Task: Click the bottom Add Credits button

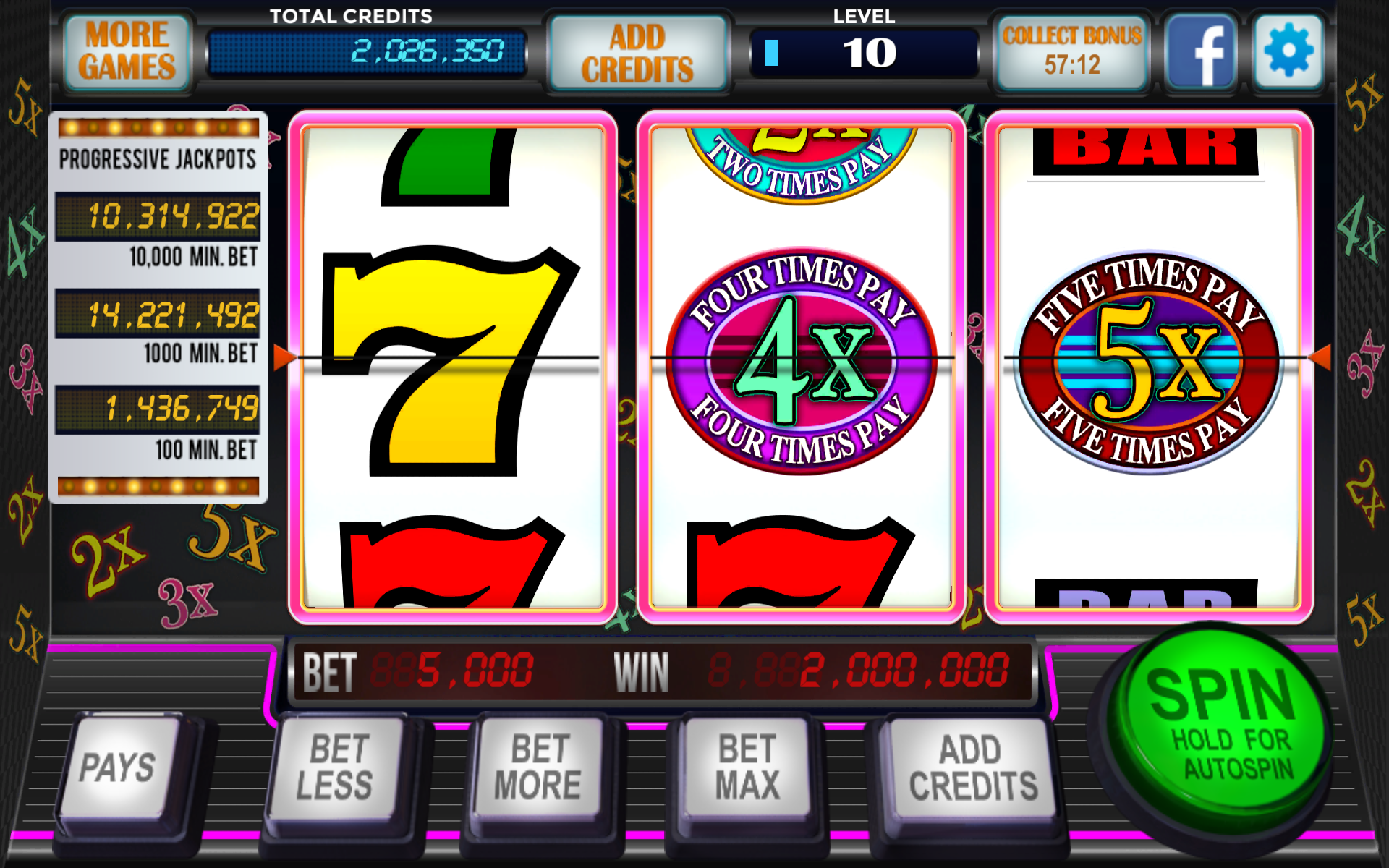Action: tap(972, 768)
